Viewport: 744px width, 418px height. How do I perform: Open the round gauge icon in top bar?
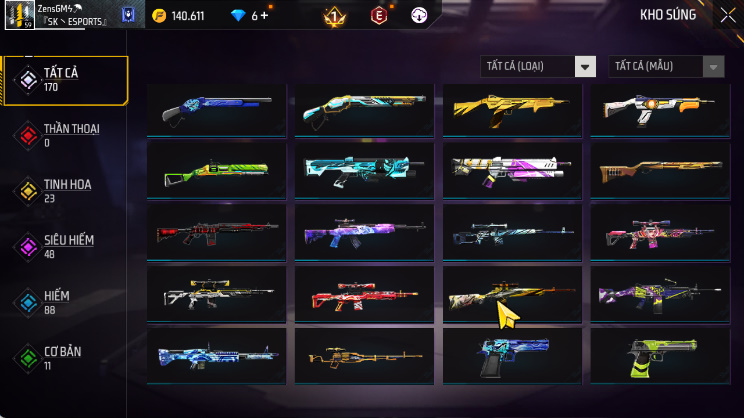pos(419,15)
